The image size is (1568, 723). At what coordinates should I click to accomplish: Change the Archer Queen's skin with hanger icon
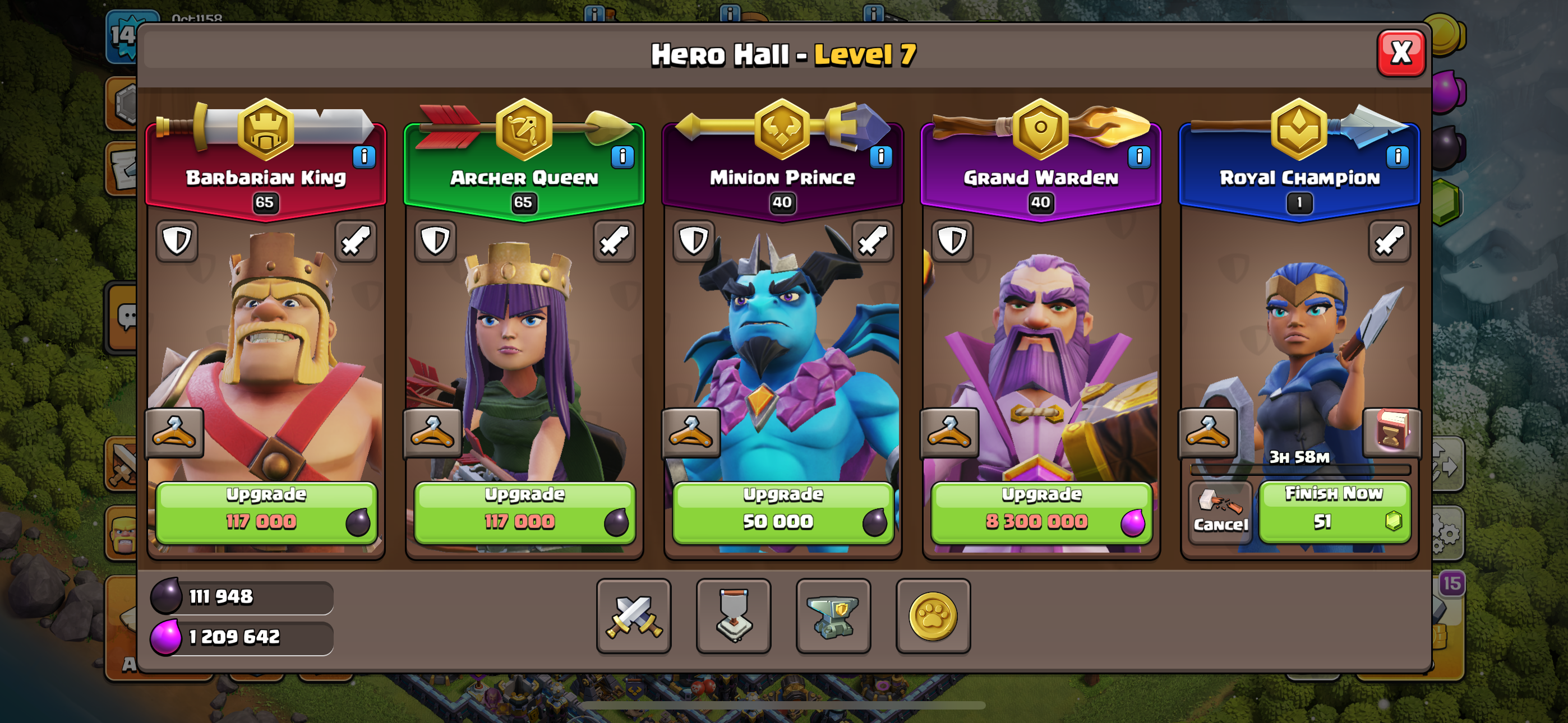tap(432, 433)
